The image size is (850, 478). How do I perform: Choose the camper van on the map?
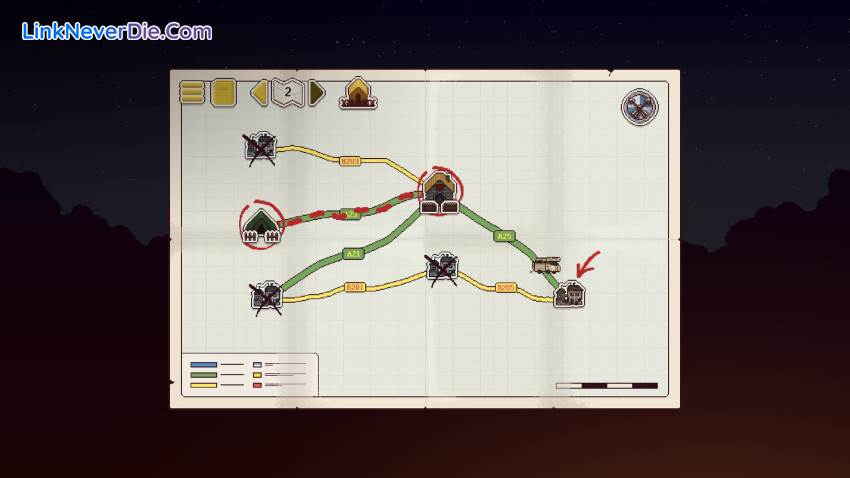(x=546, y=265)
